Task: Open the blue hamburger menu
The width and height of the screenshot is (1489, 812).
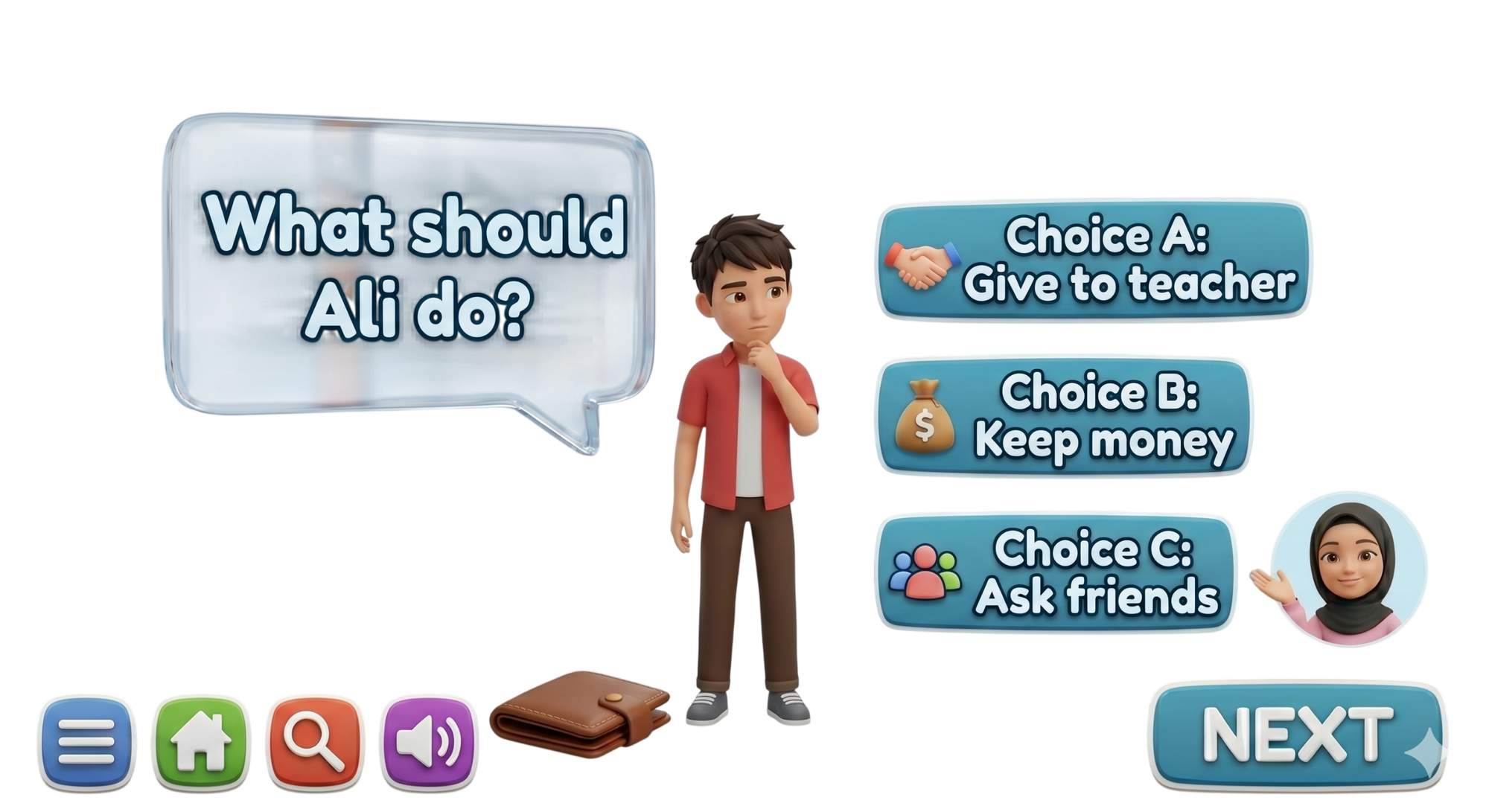Action: click(86, 741)
